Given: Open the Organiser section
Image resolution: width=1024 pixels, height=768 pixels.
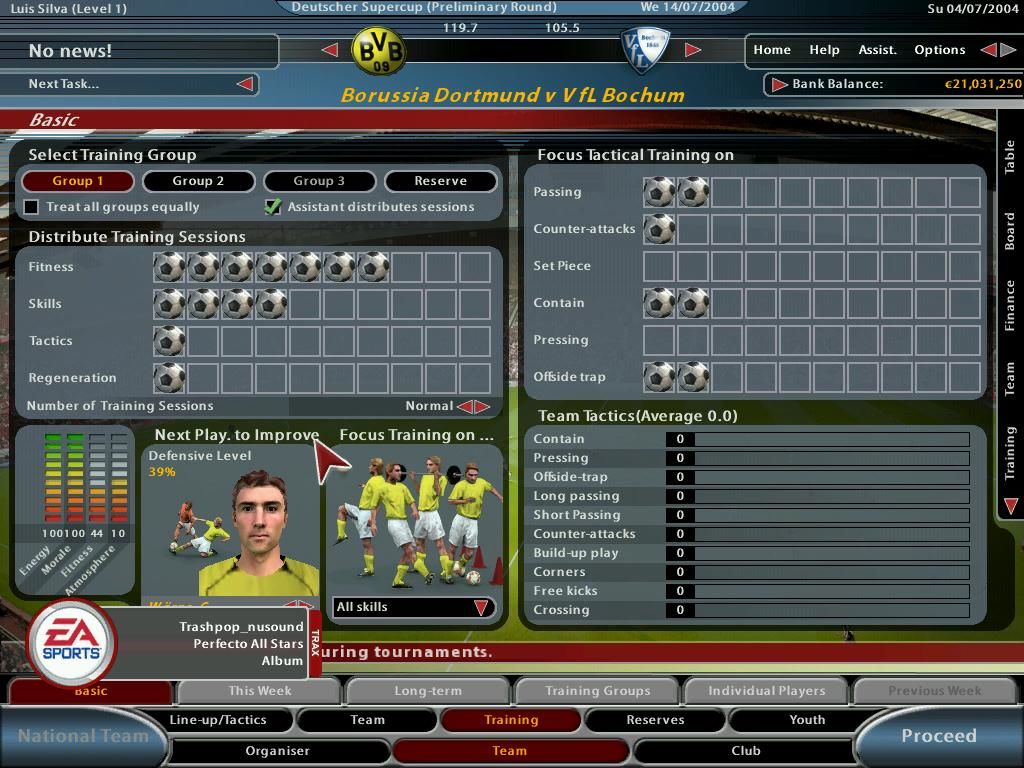Looking at the screenshot, I should (278, 751).
